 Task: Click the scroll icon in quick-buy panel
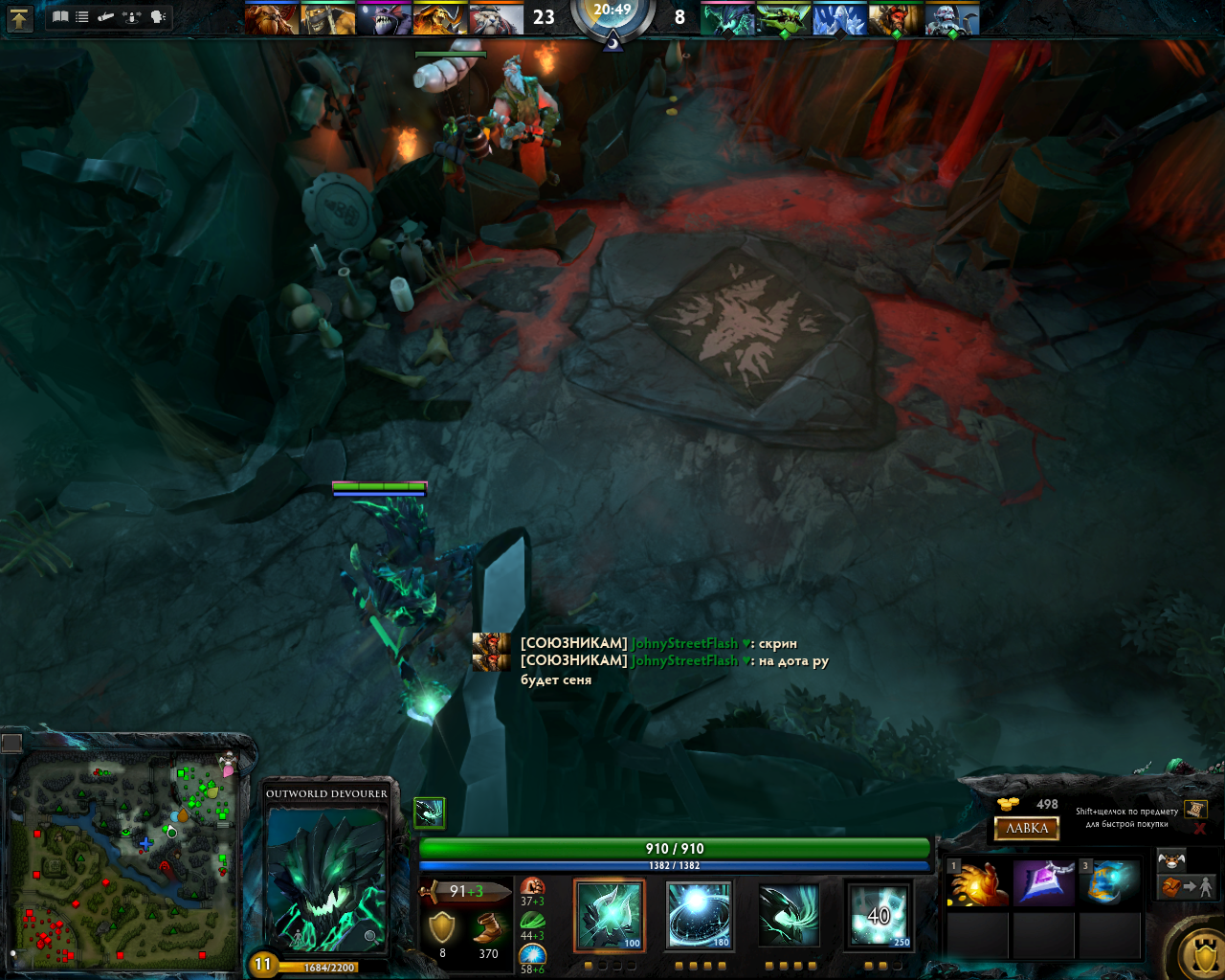(x=1194, y=810)
